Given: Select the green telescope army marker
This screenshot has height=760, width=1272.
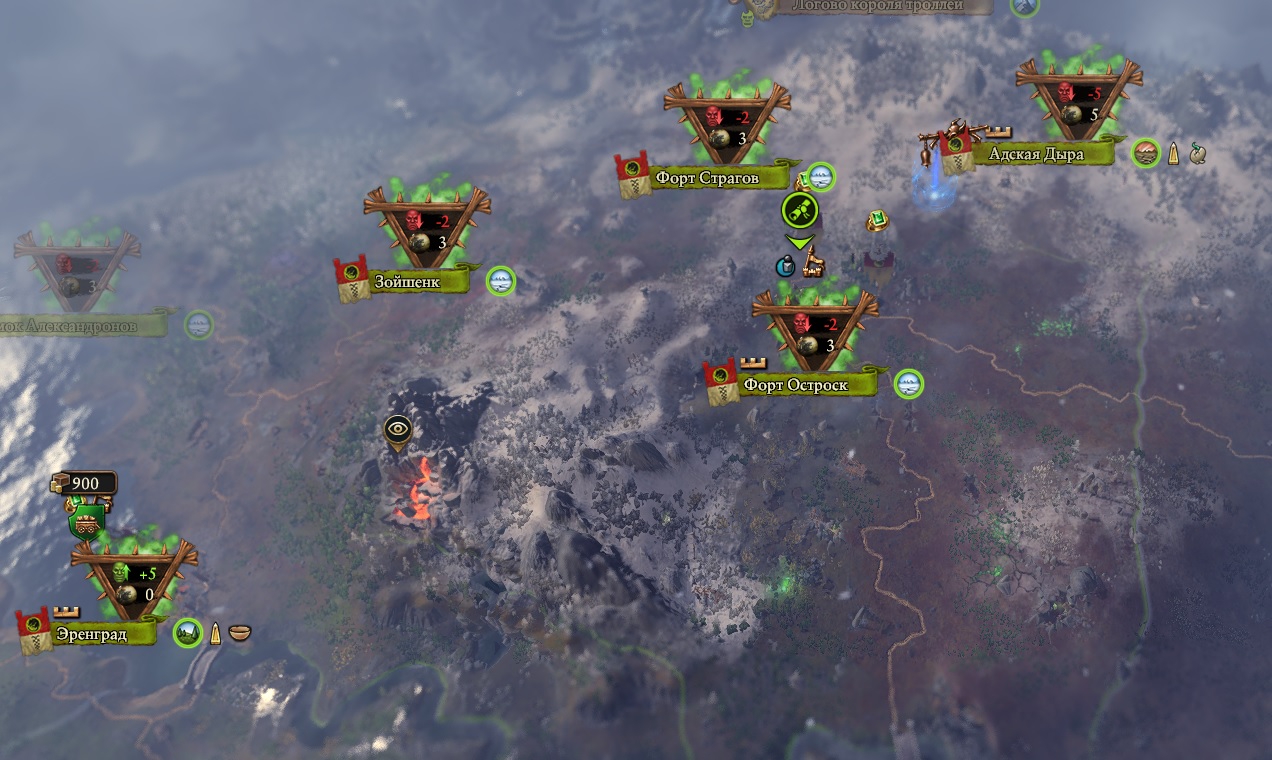Looking at the screenshot, I should tap(800, 210).
